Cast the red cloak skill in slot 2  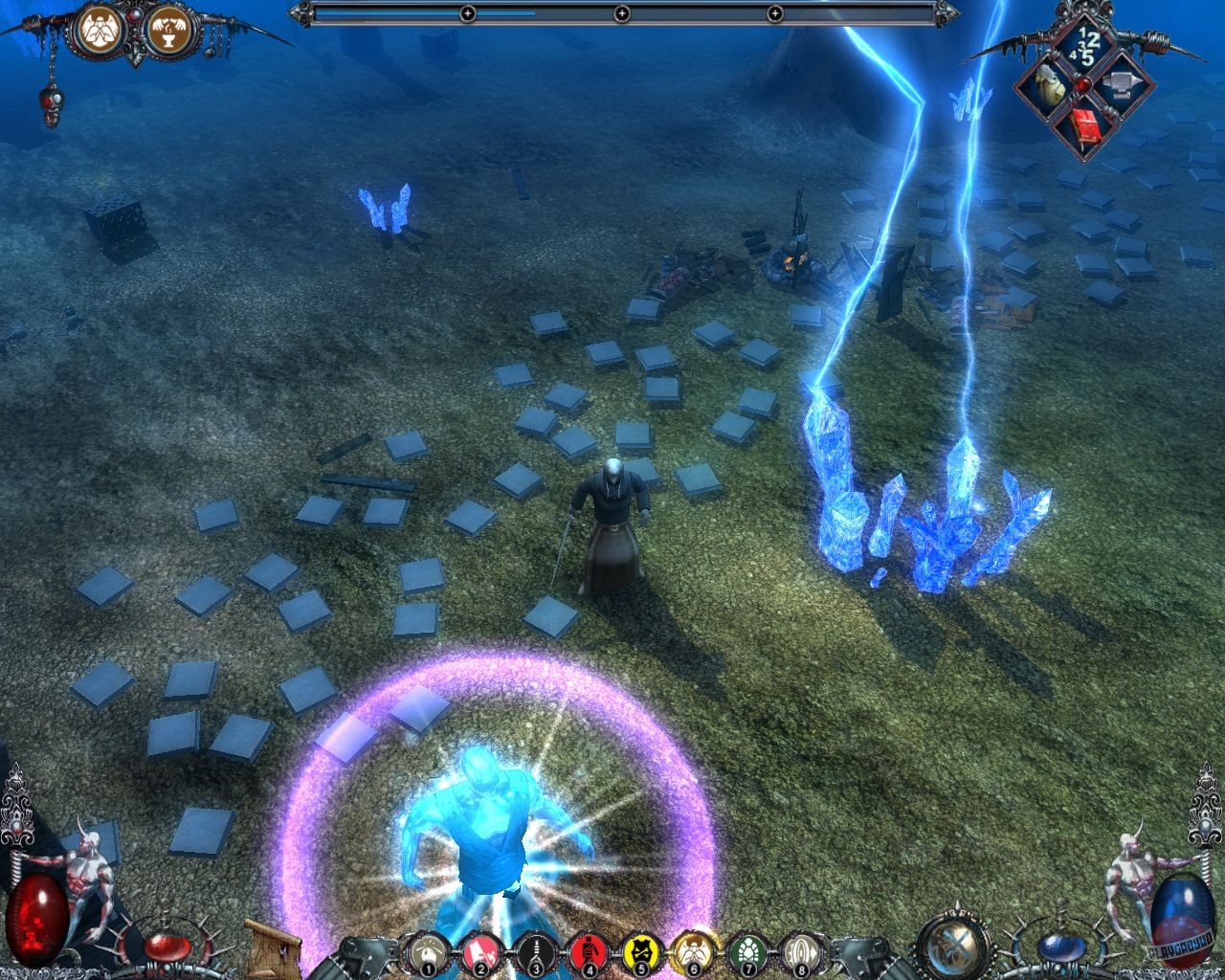(x=479, y=950)
